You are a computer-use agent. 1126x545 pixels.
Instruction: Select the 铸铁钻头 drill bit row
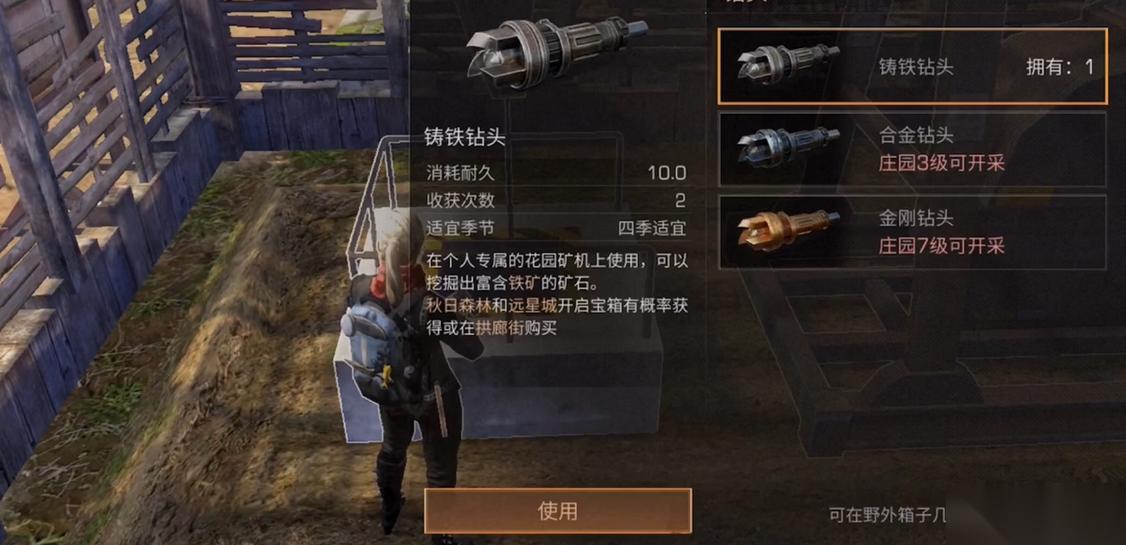[x=912, y=67]
